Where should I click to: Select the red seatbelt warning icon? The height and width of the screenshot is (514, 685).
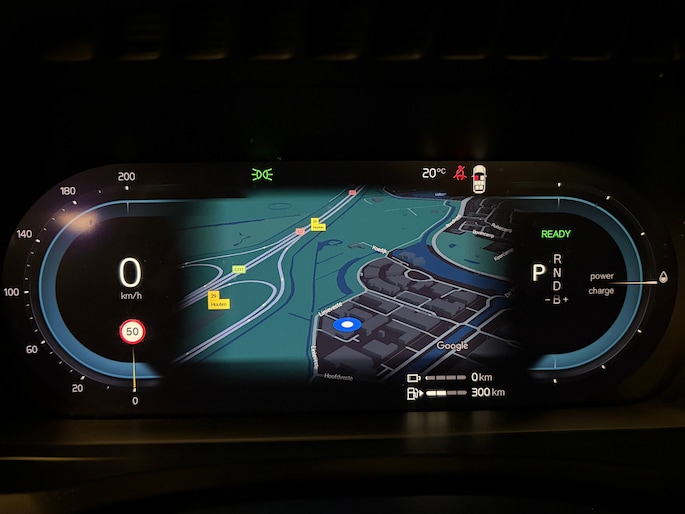(x=460, y=173)
